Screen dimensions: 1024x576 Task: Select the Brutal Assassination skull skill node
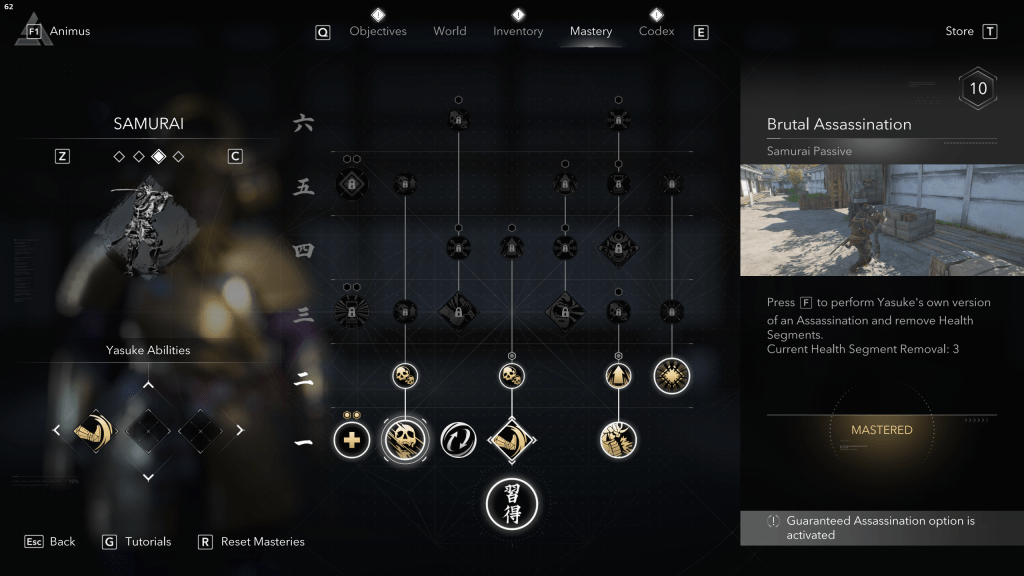(x=404, y=439)
